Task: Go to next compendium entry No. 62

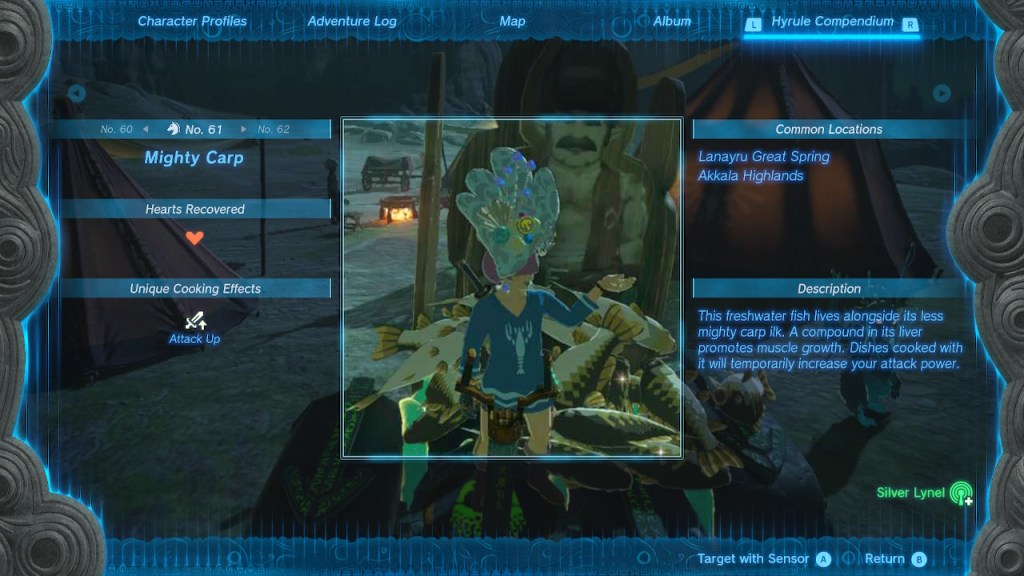Action: coord(266,129)
